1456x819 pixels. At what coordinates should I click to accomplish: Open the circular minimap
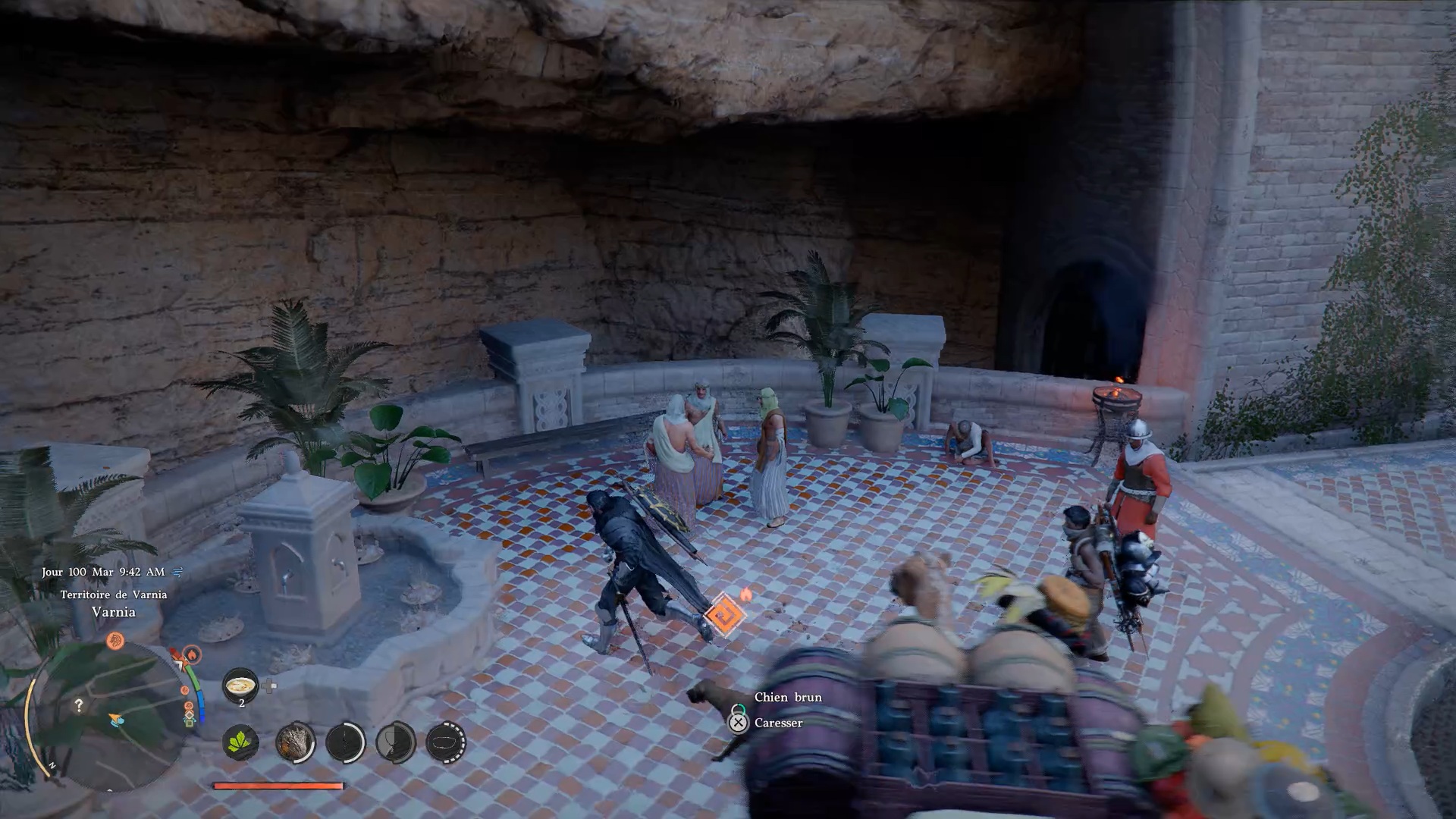(x=106, y=713)
